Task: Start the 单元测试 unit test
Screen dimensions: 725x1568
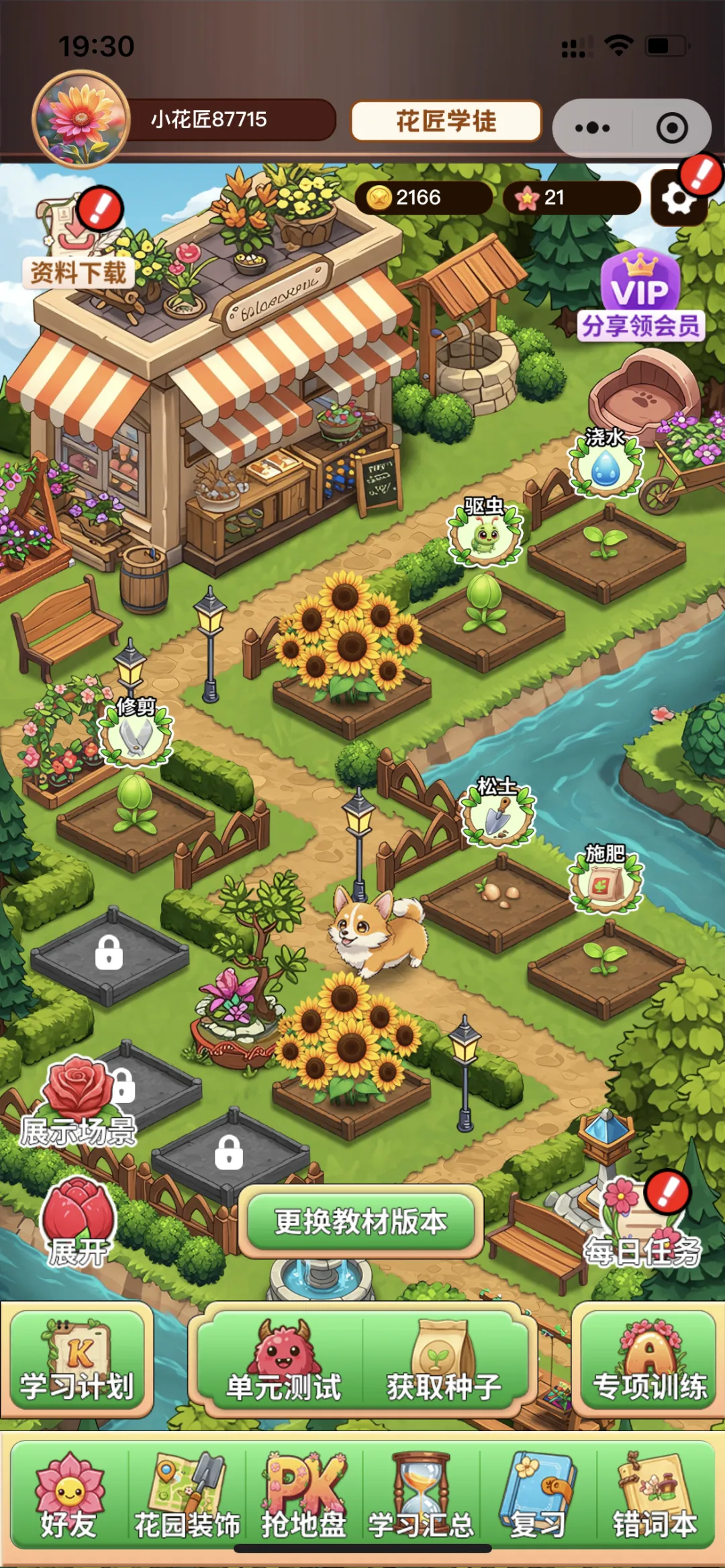Action: click(x=283, y=1362)
